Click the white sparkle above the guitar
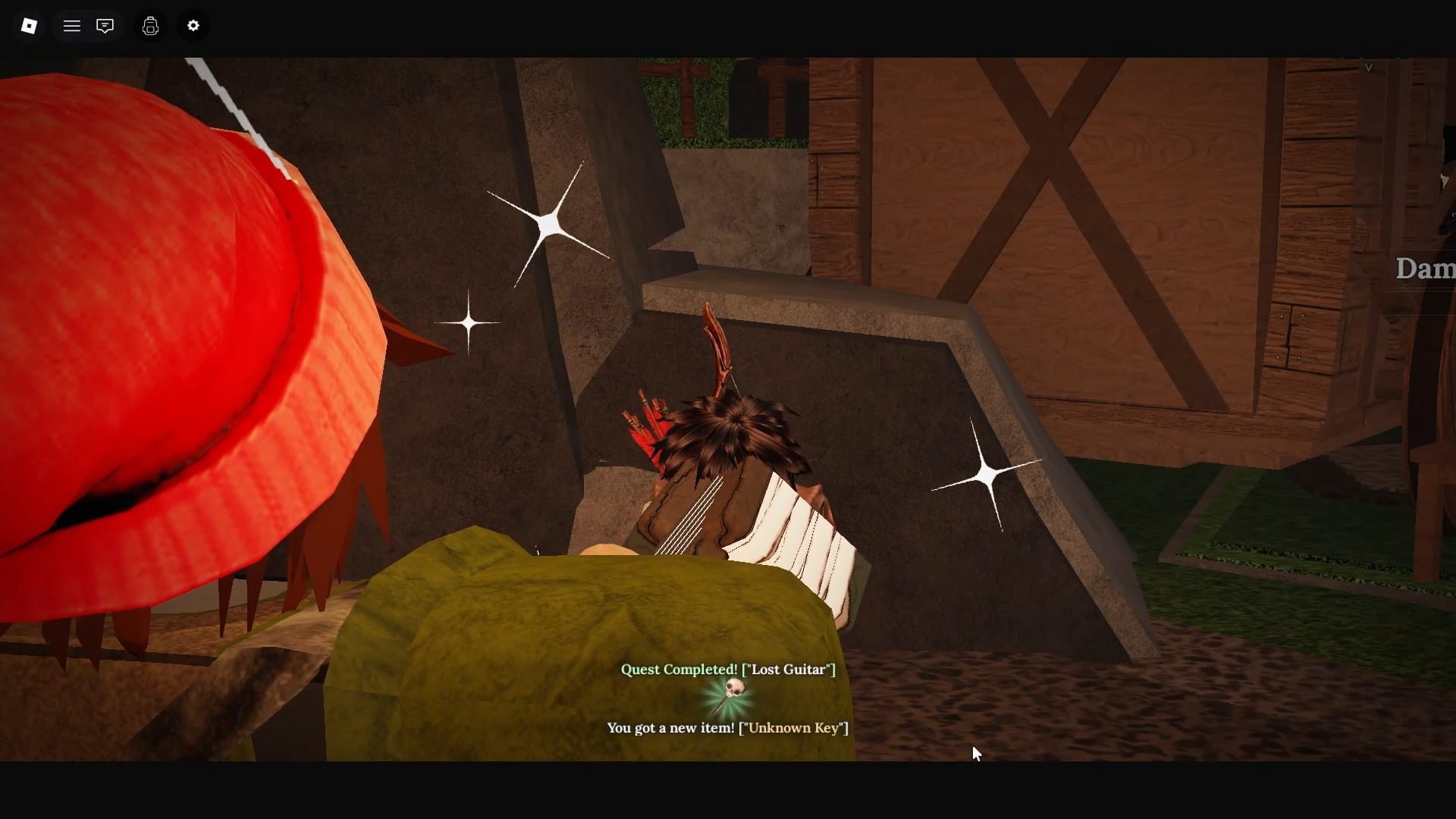Viewport: 1456px width, 819px height. (548, 222)
